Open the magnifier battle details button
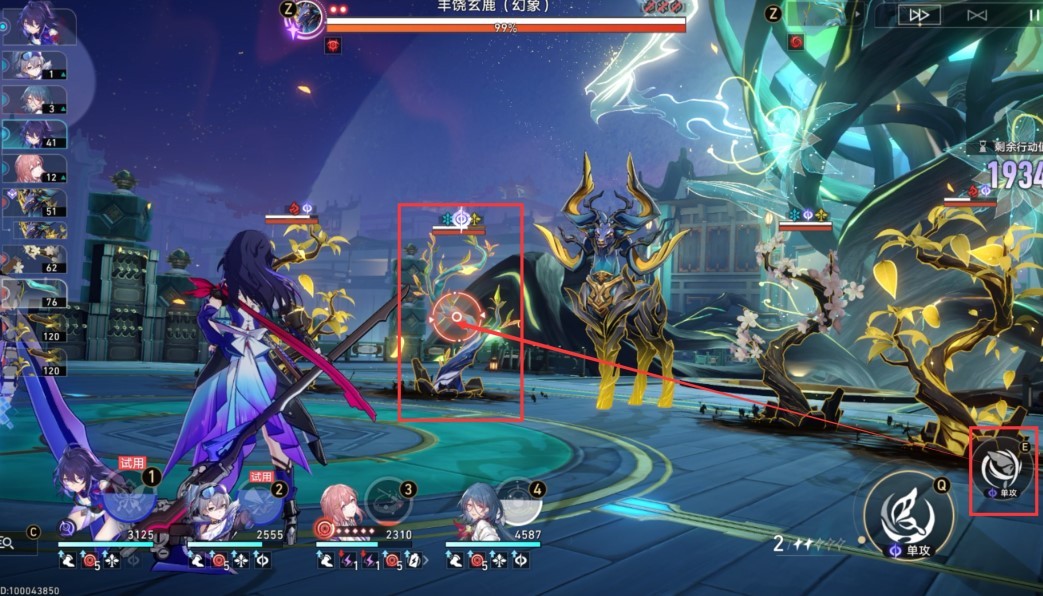1043x596 pixels. click(8, 543)
